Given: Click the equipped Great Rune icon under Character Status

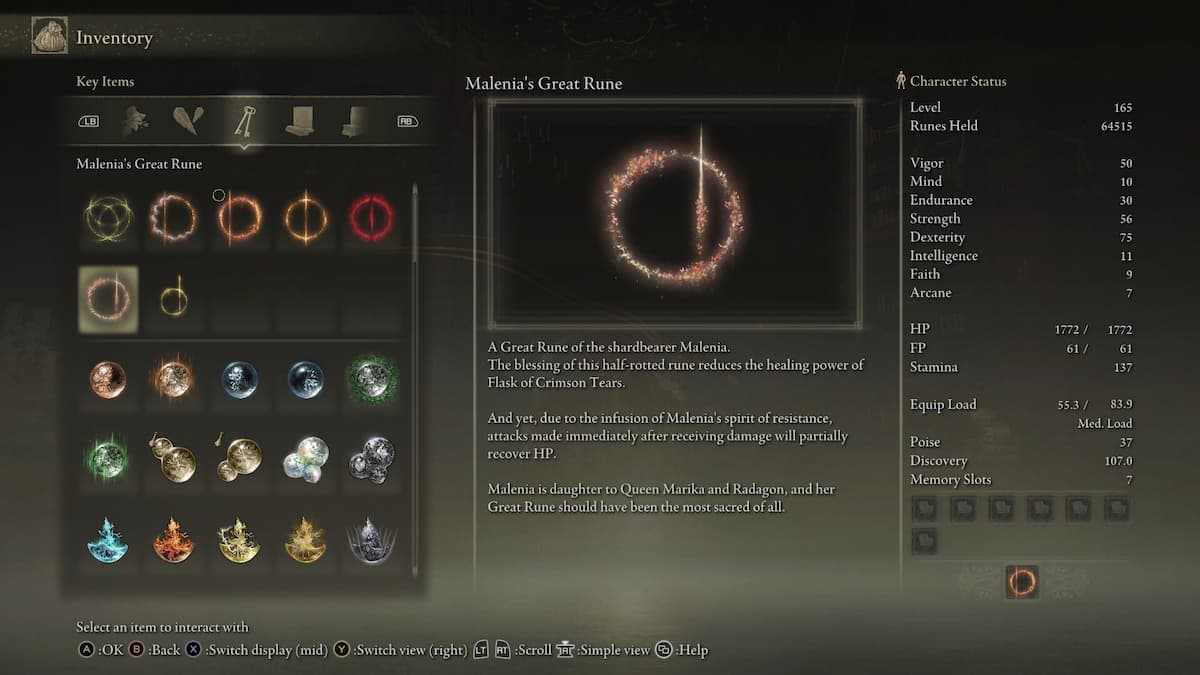Looking at the screenshot, I should (x=1022, y=582).
